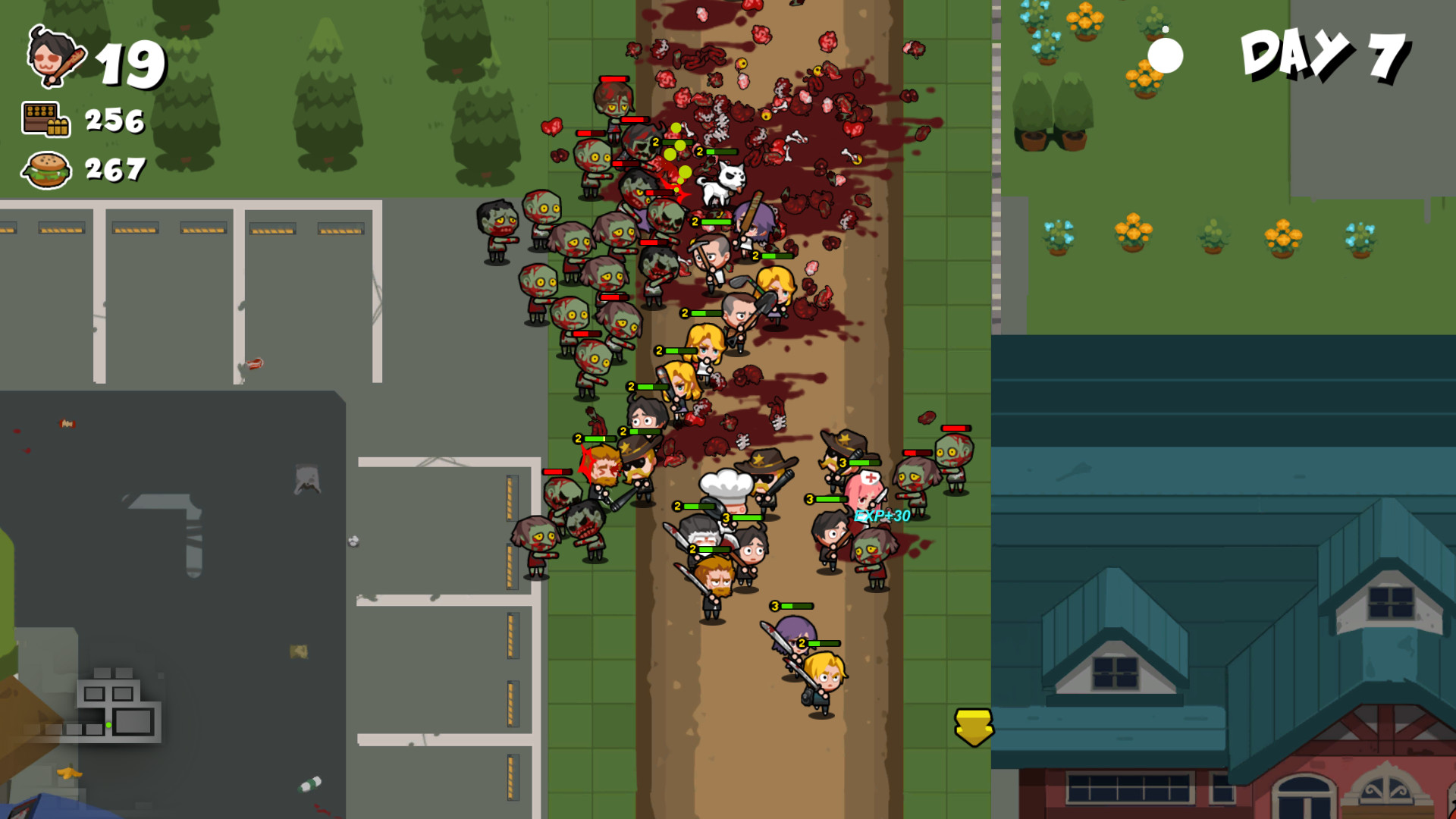Toggle the yellow downward objective arrow marker
This screenshot has width=1456, height=819.
(973, 726)
